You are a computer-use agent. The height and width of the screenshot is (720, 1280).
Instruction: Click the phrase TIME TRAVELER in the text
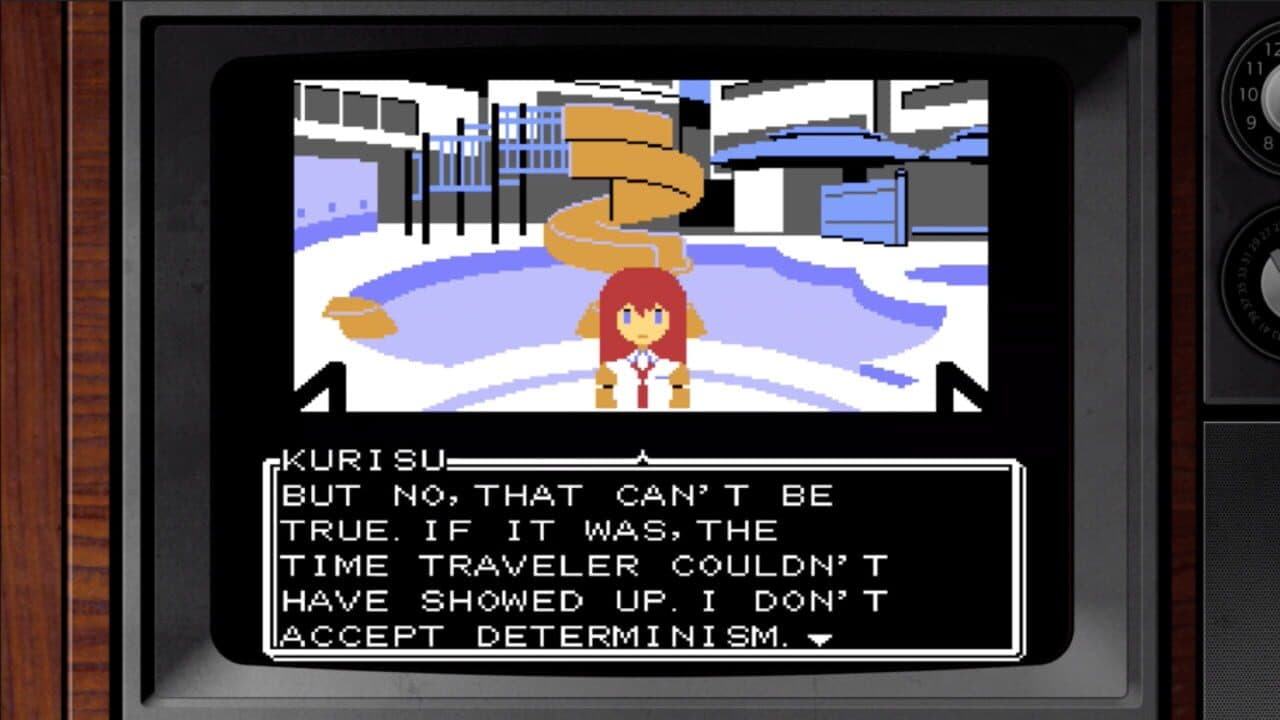tap(470, 565)
